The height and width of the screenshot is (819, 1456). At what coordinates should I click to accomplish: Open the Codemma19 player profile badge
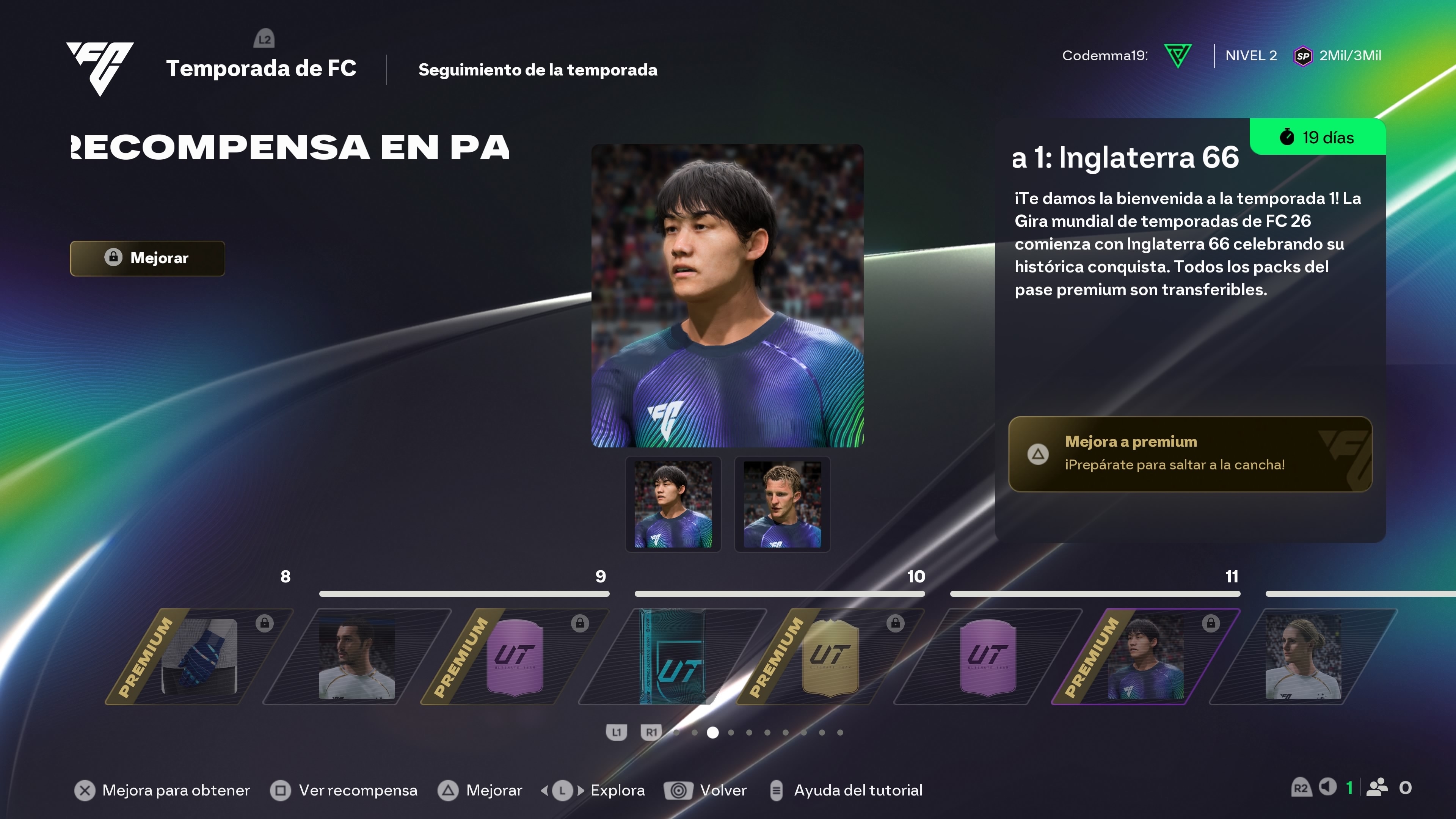pyautogui.click(x=1127, y=55)
